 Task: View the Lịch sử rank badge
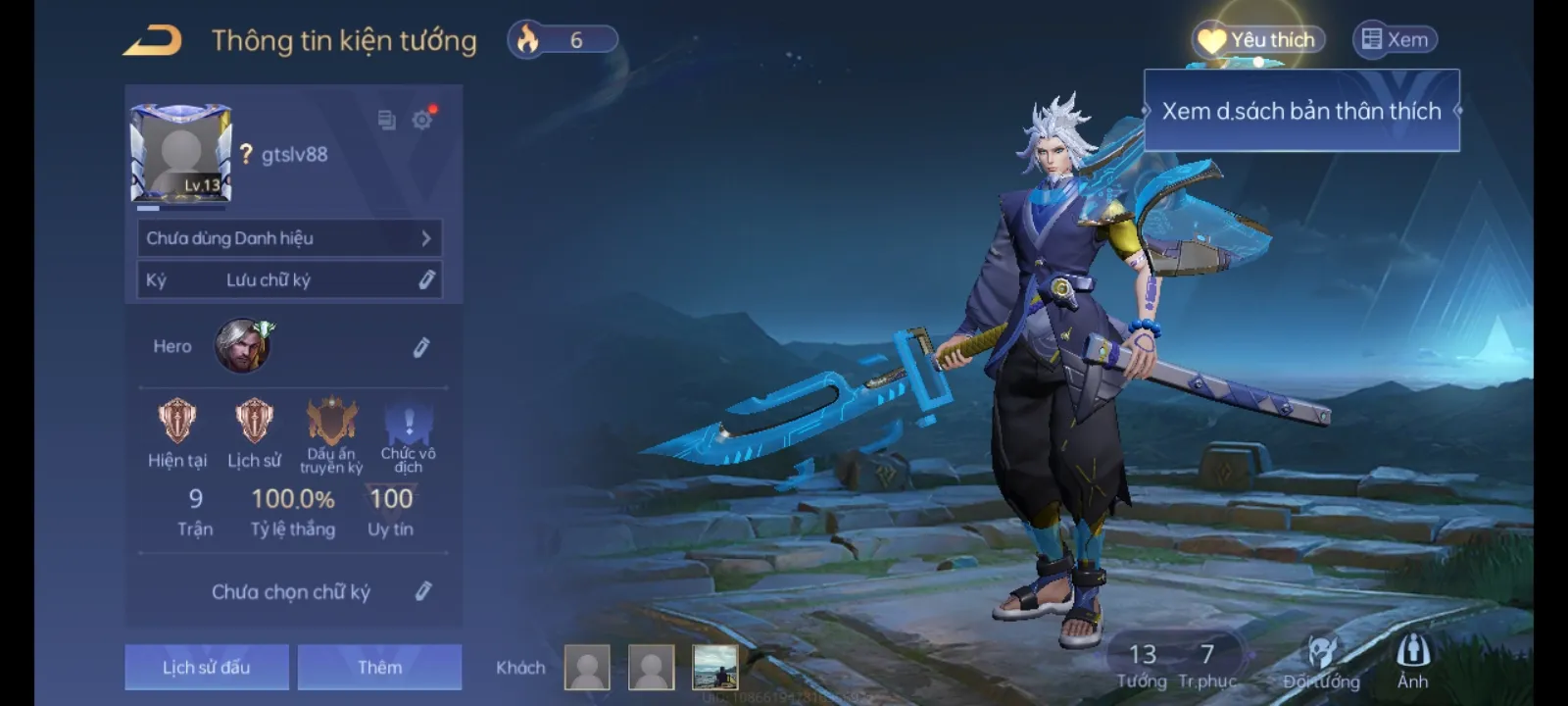point(254,422)
